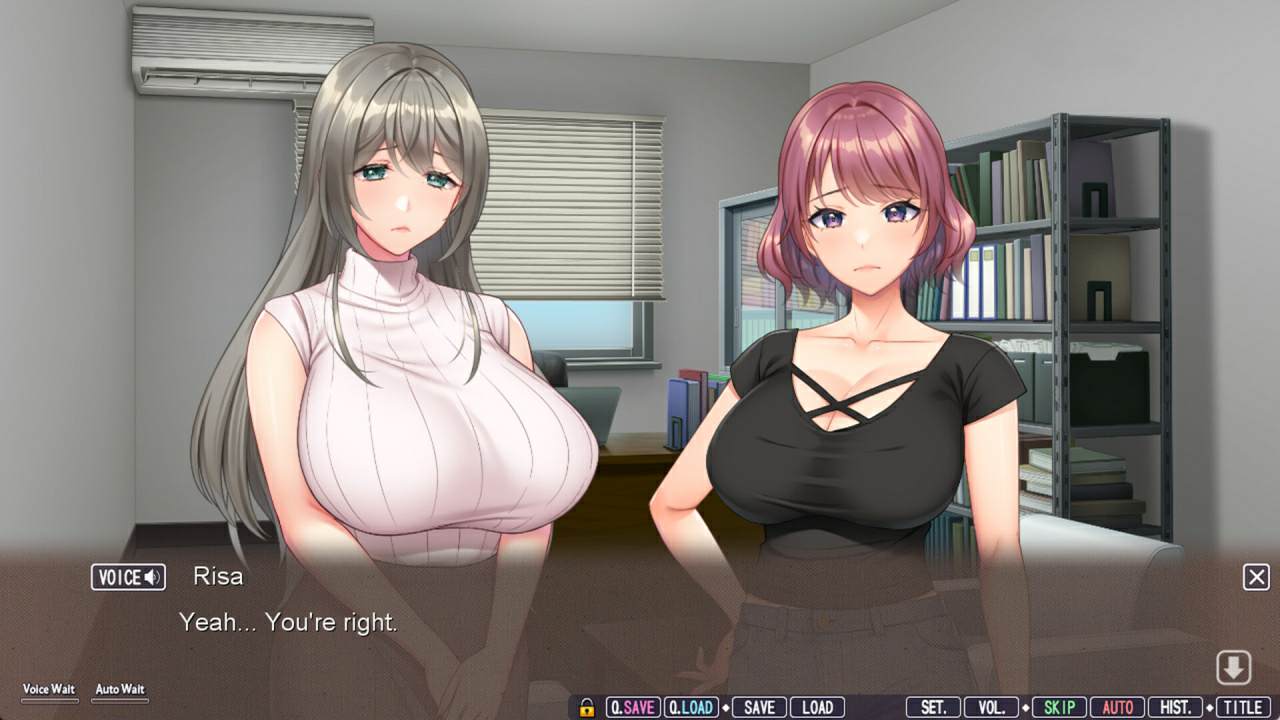Open the LOAD menu
This screenshot has width=1280, height=720.
[x=817, y=707]
